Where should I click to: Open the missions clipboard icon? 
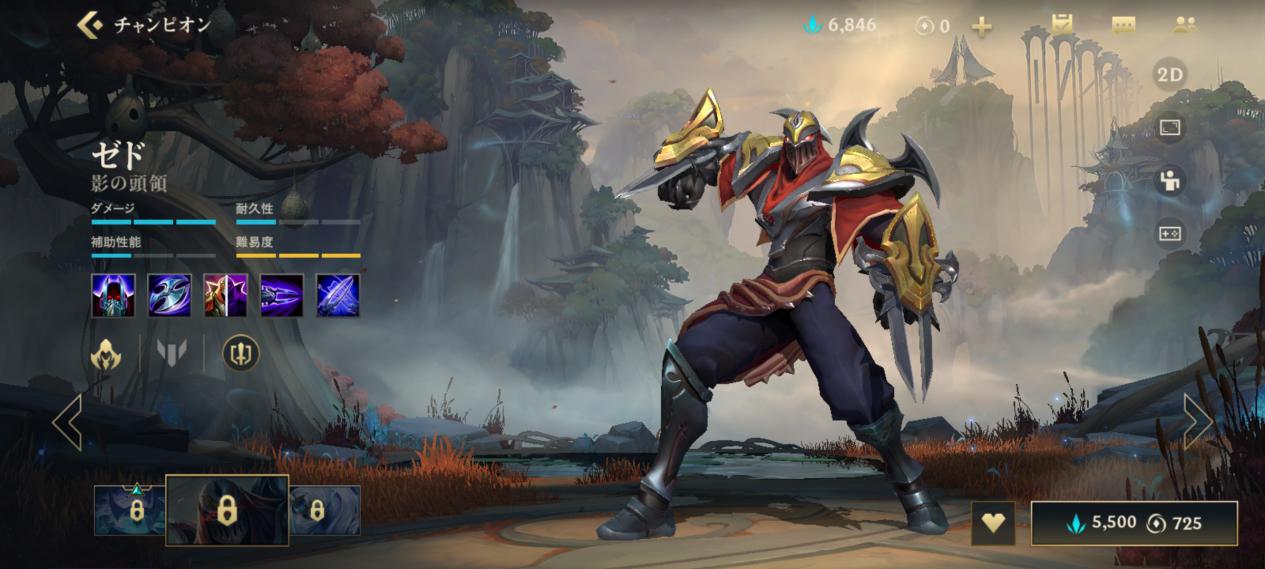coord(1061,25)
